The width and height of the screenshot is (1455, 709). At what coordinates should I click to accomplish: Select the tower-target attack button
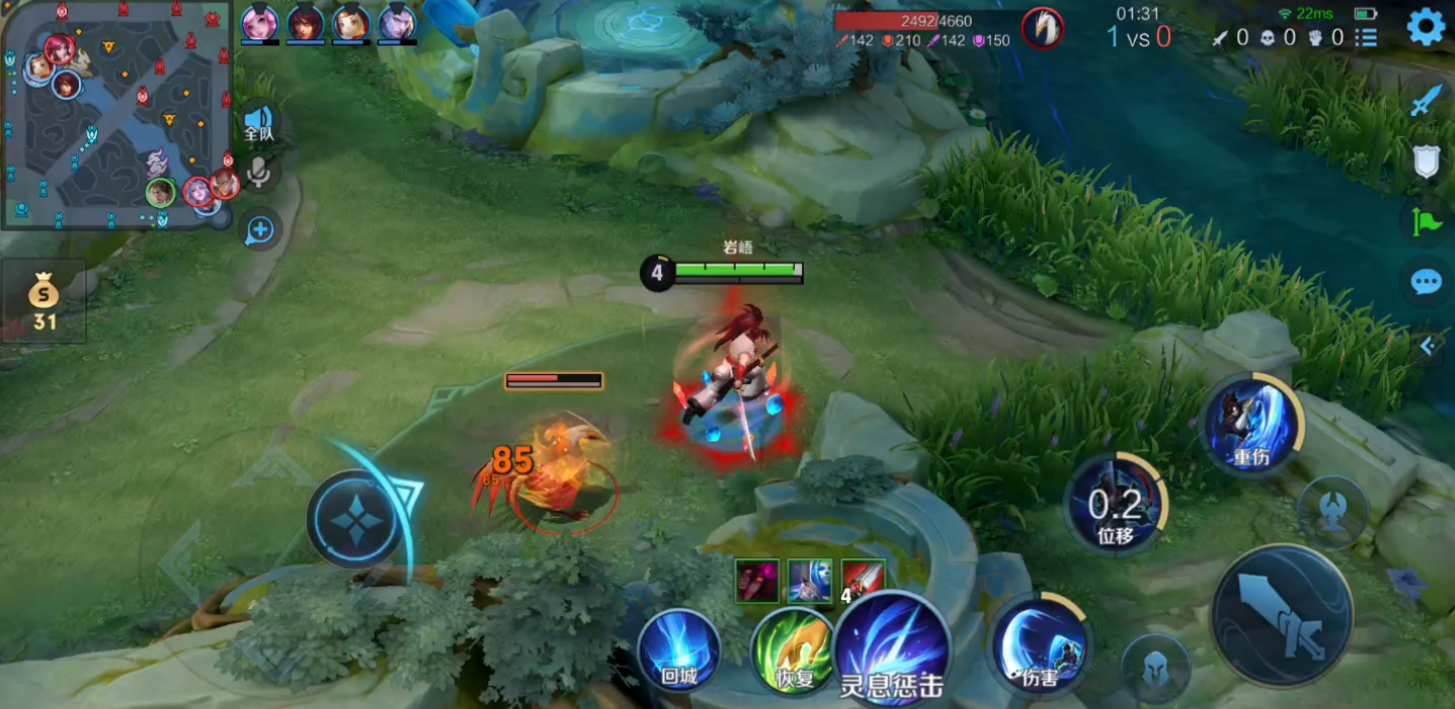click(1333, 511)
